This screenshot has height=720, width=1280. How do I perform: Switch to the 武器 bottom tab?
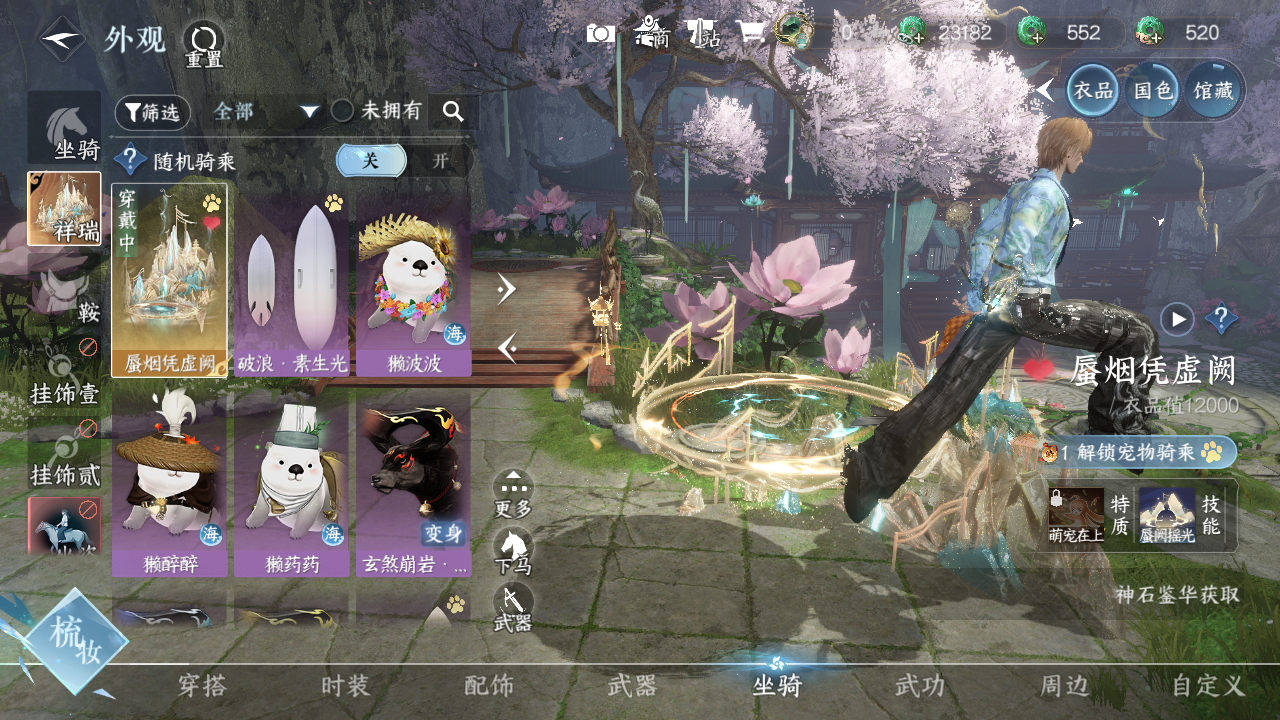pos(632,686)
